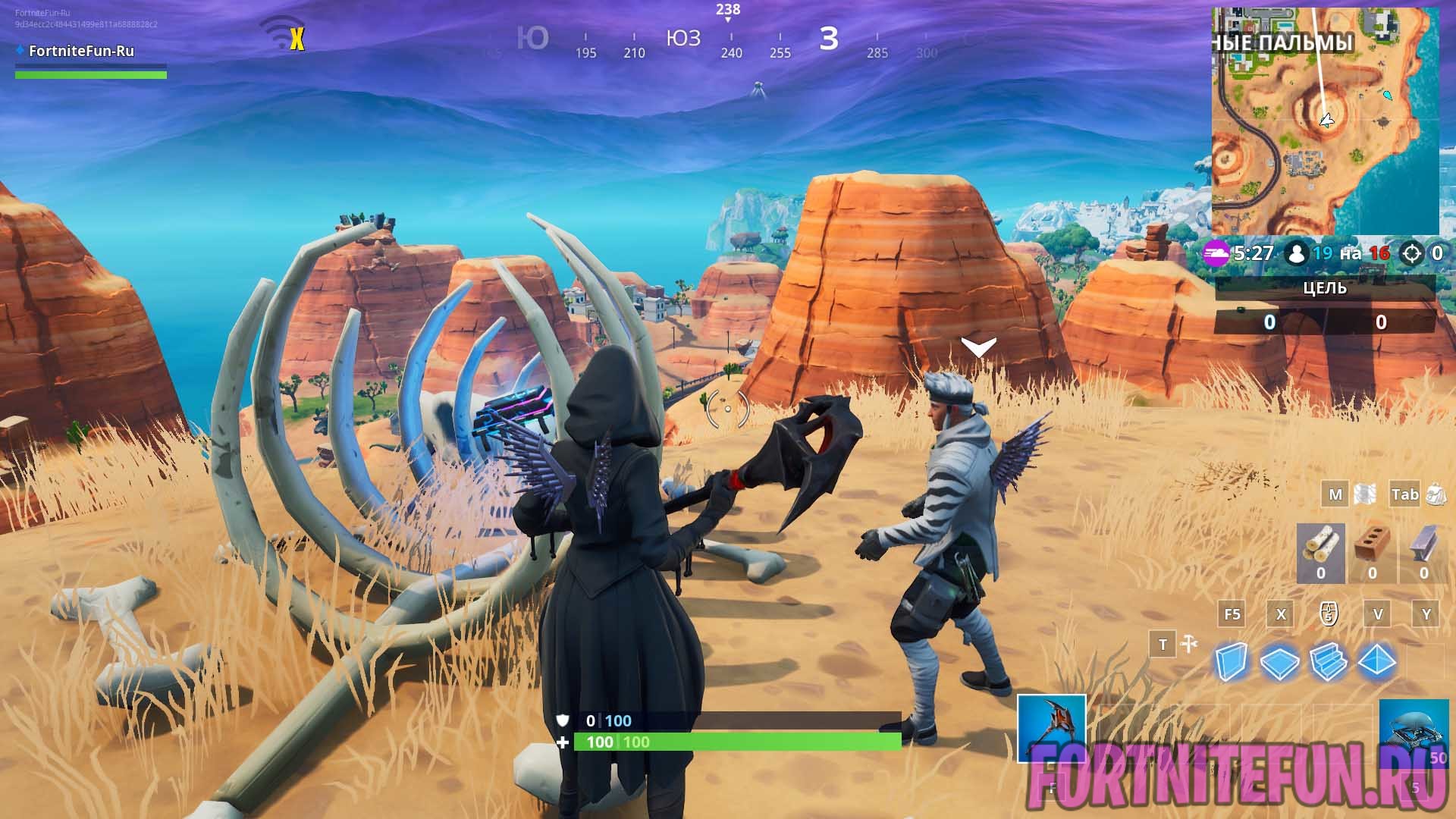
Task: Open the folded map icon
Action: [1364, 494]
